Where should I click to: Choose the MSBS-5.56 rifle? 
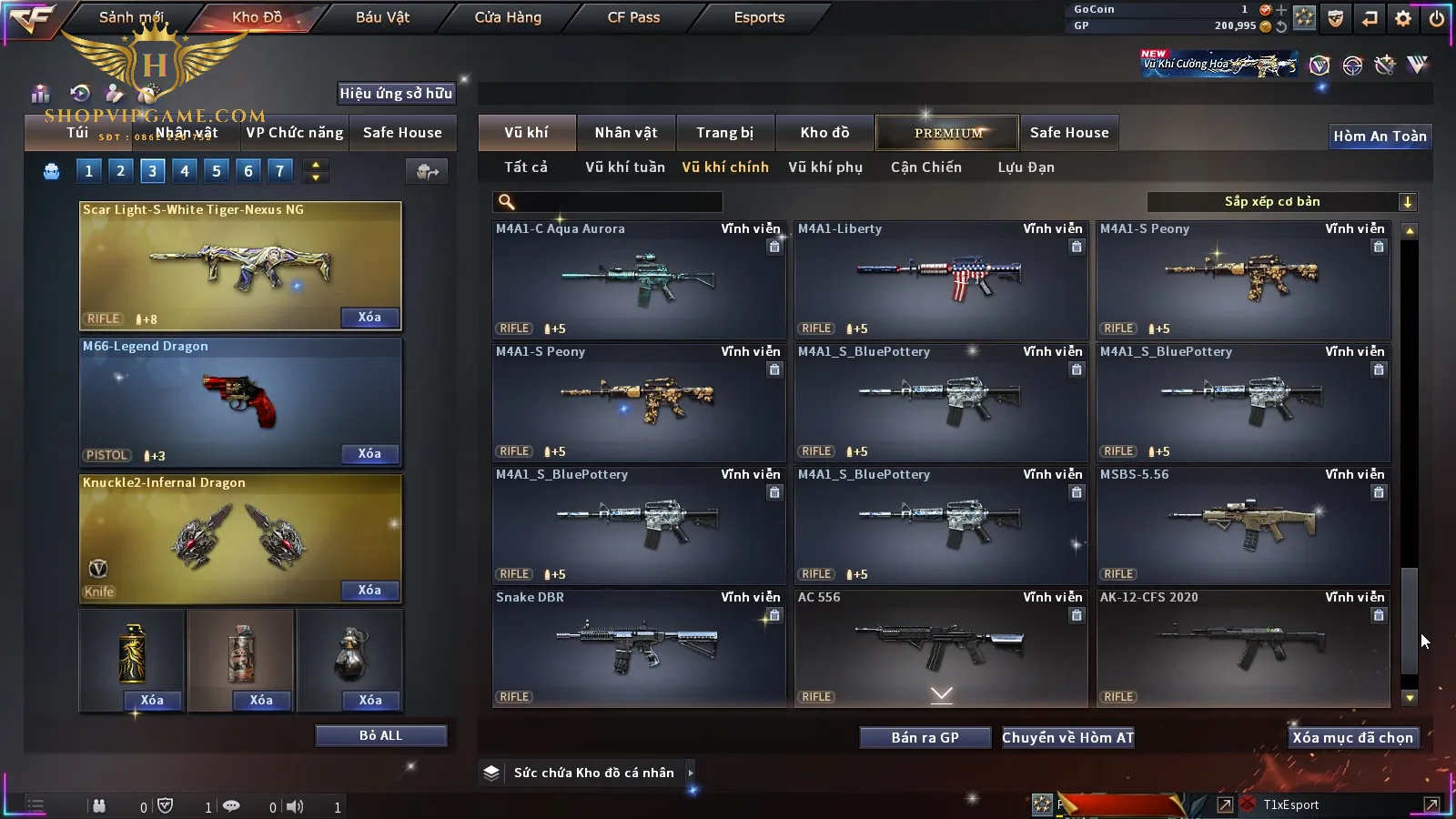[x=1243, y=524]
